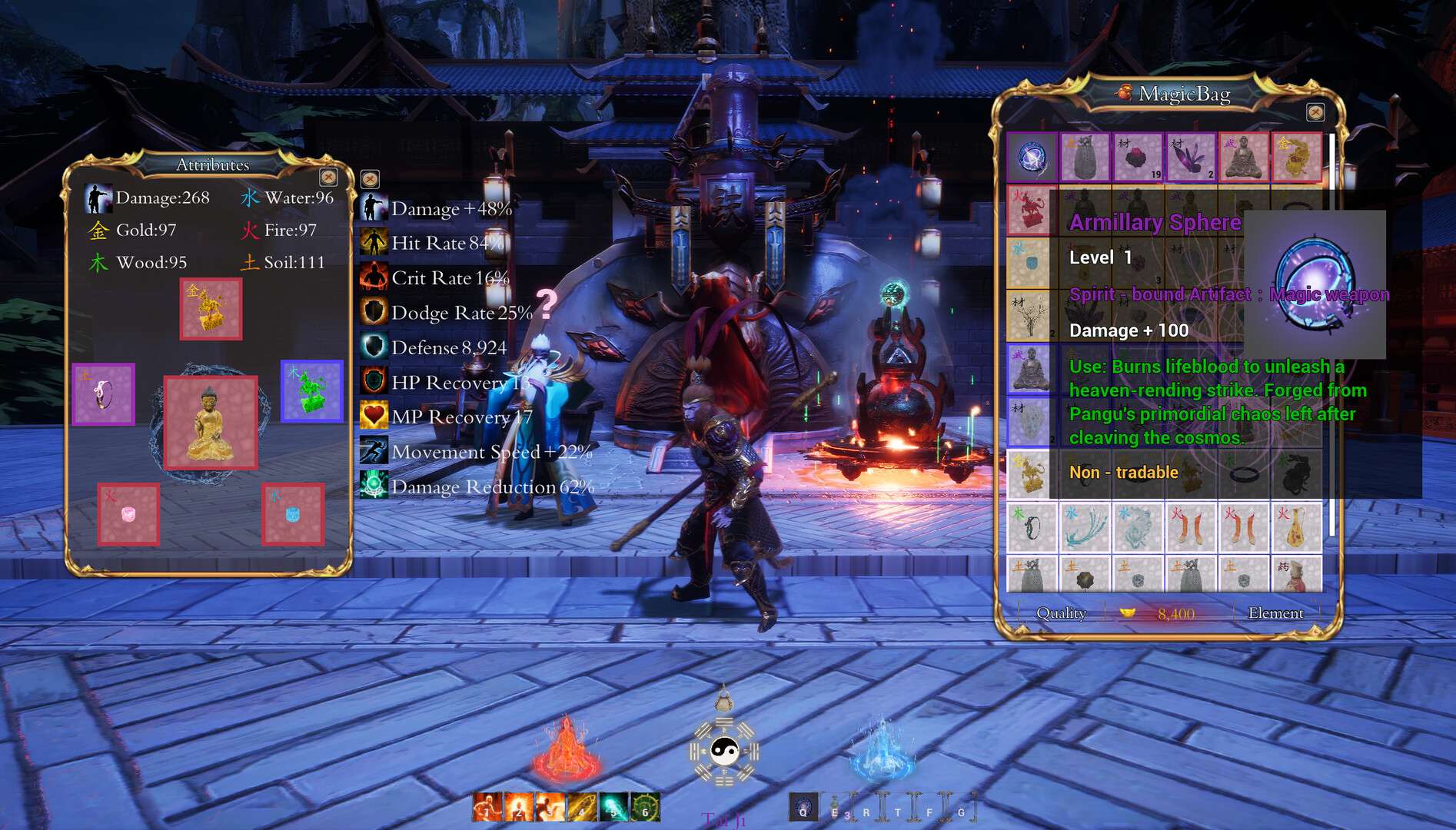Close the Attributes panel
The height and width of the screenshot is (830, 1456).
(328, 178)
